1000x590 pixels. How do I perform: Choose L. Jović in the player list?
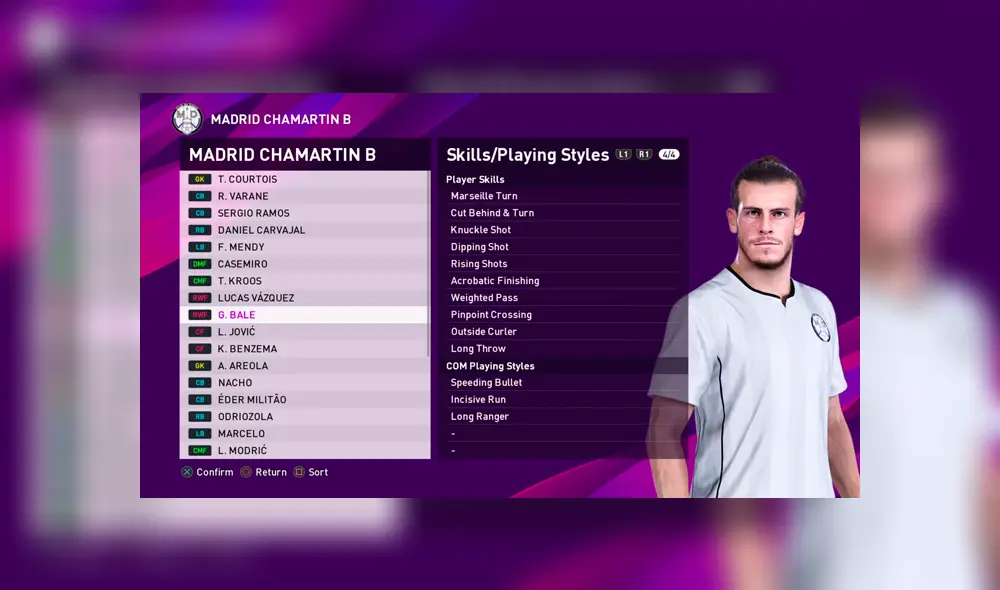click(x=304, y=332)
